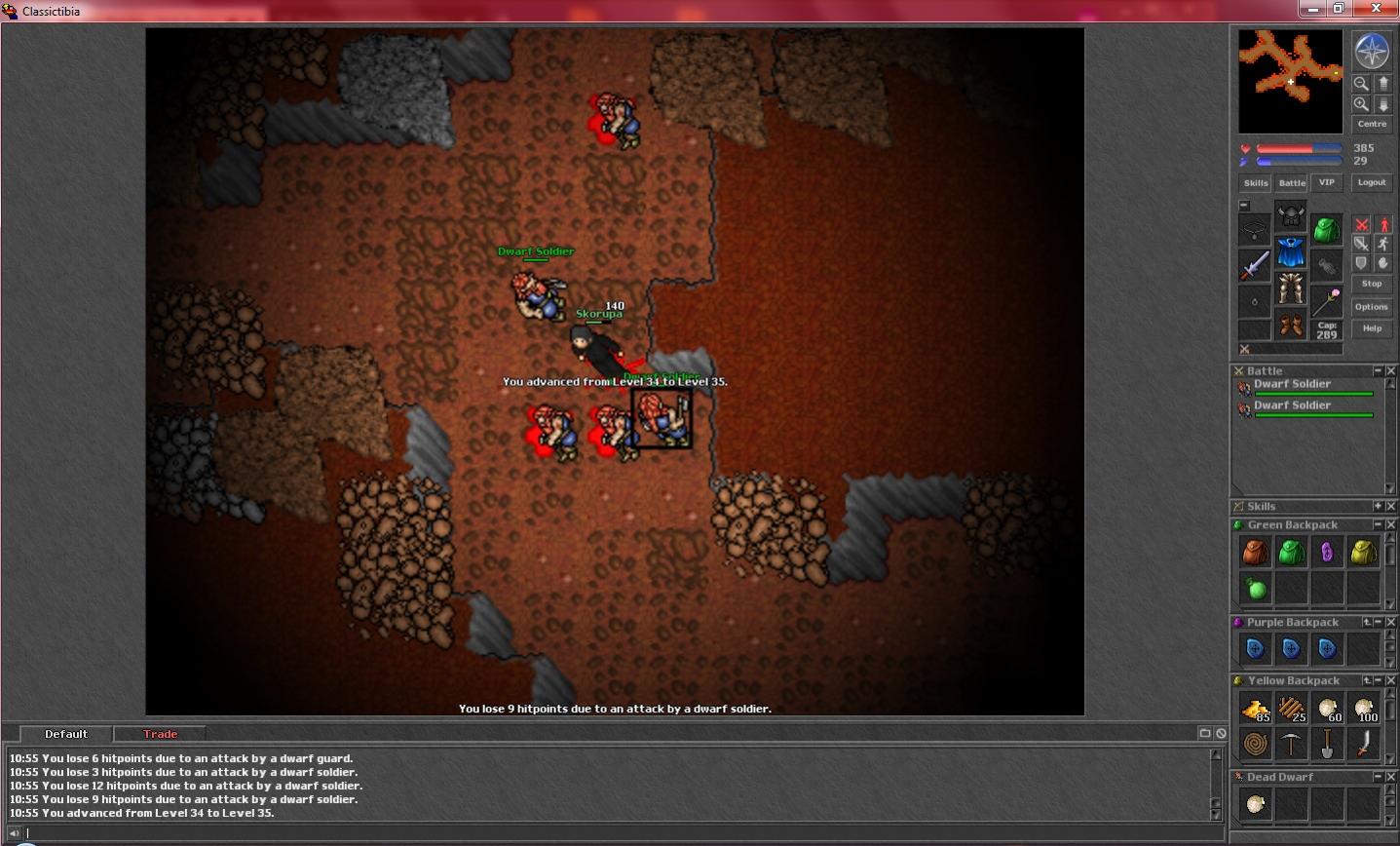This screenshot has height=846, width=1400.
Task: Click the Stop button
Action: [x=1371, y=284]
